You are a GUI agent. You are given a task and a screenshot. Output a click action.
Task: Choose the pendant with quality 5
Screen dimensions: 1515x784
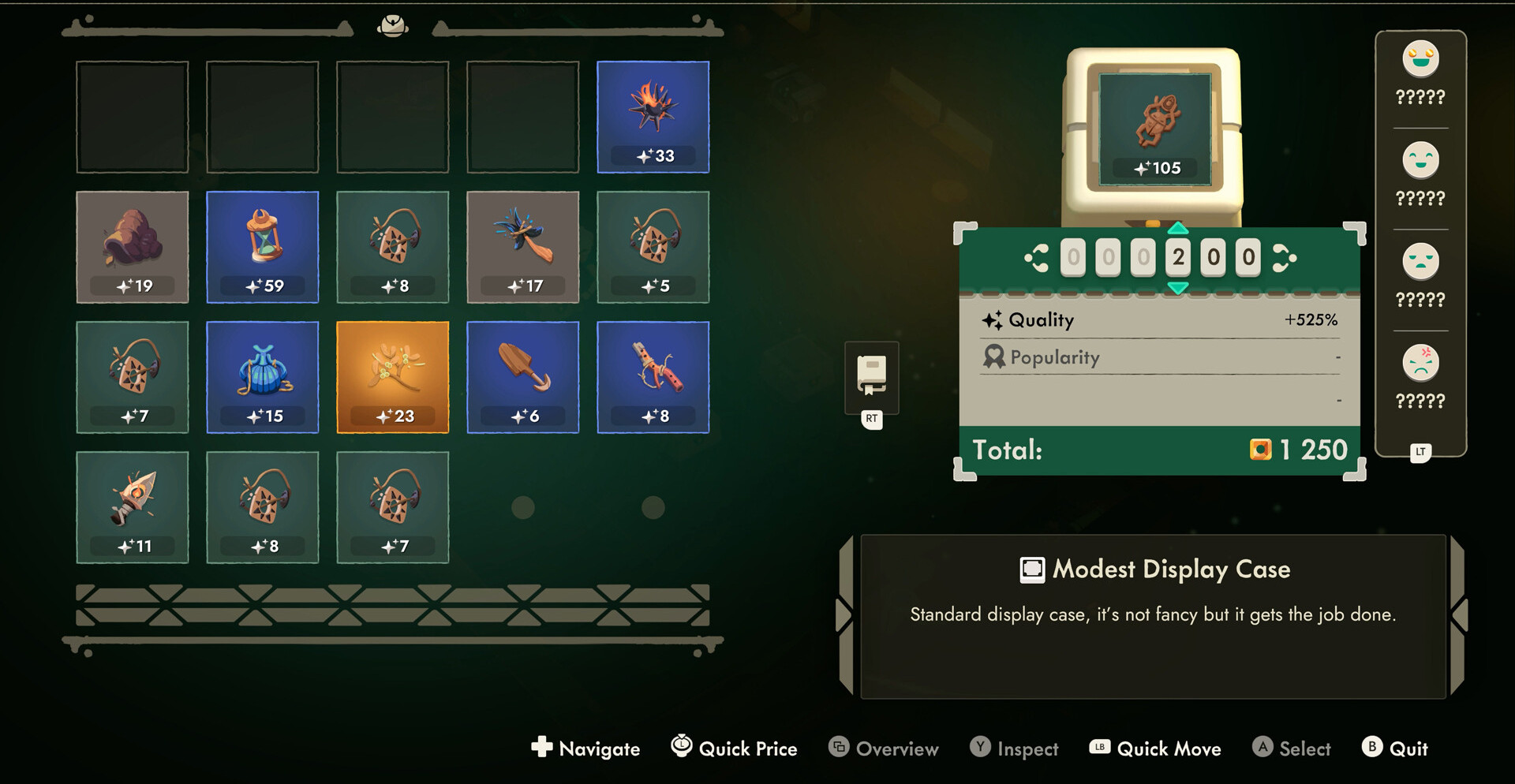(653, 247)
